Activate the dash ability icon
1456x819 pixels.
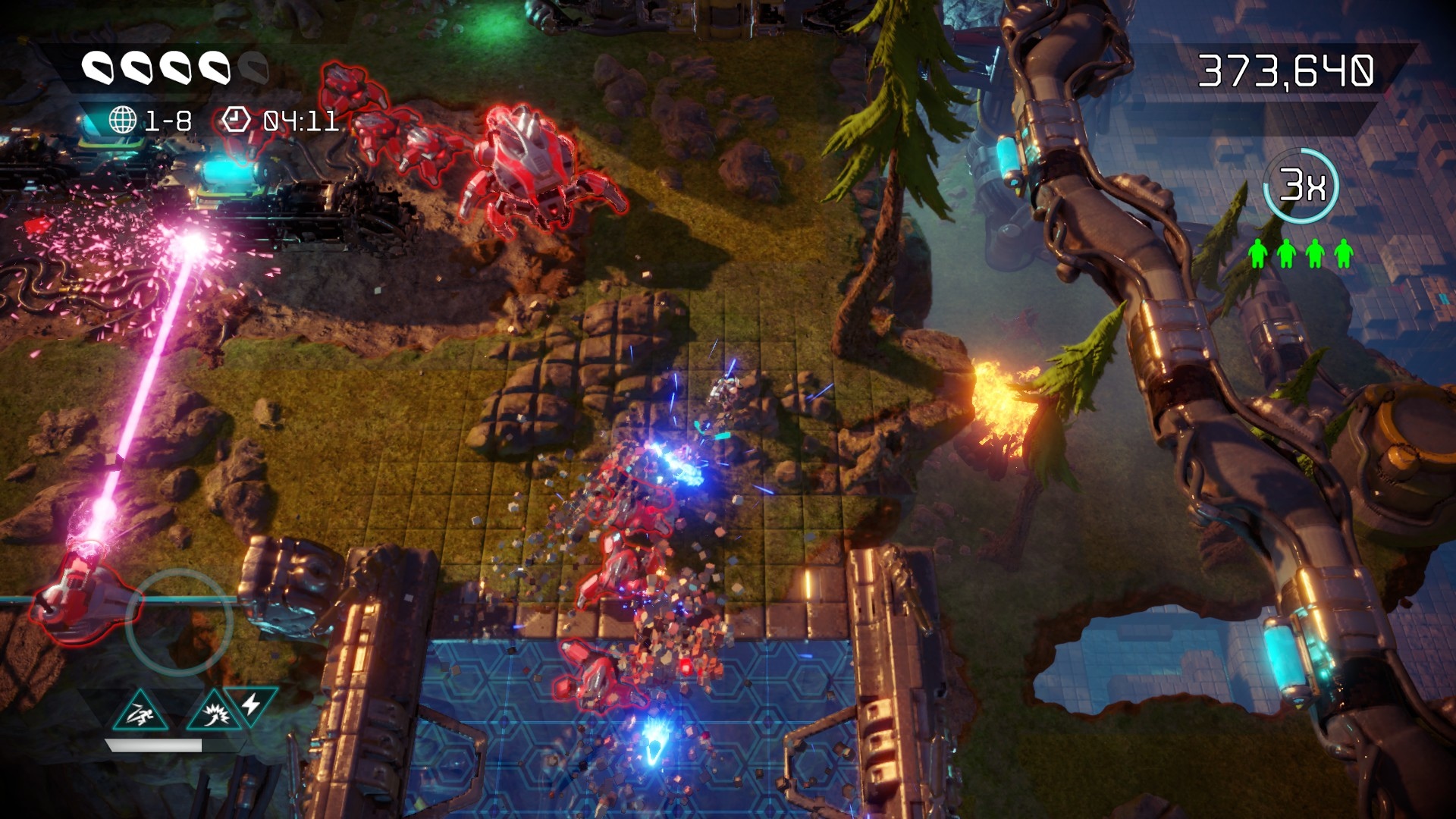point(140,713)
